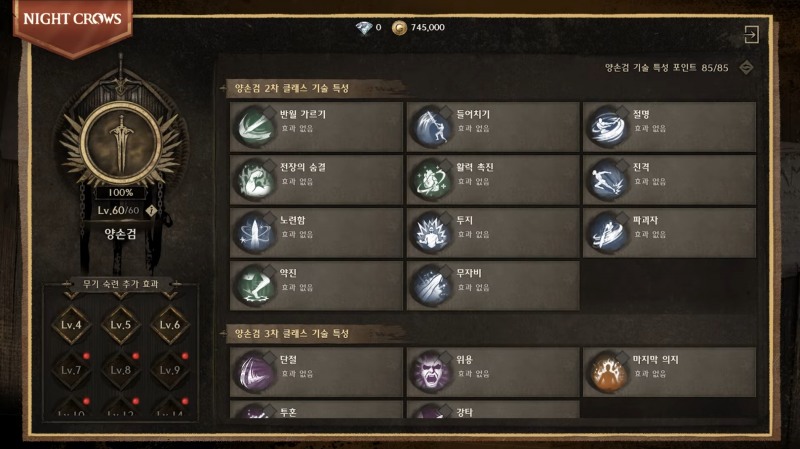Choose the 진격 skill trait

pyautogui.click(x=669, y=179)
